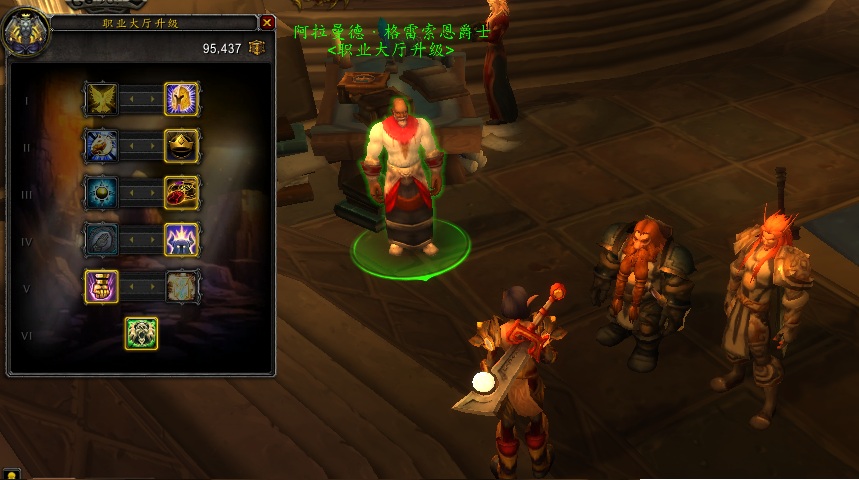
Task: Click the class crest portrait on the window
Action: [24, 32]
